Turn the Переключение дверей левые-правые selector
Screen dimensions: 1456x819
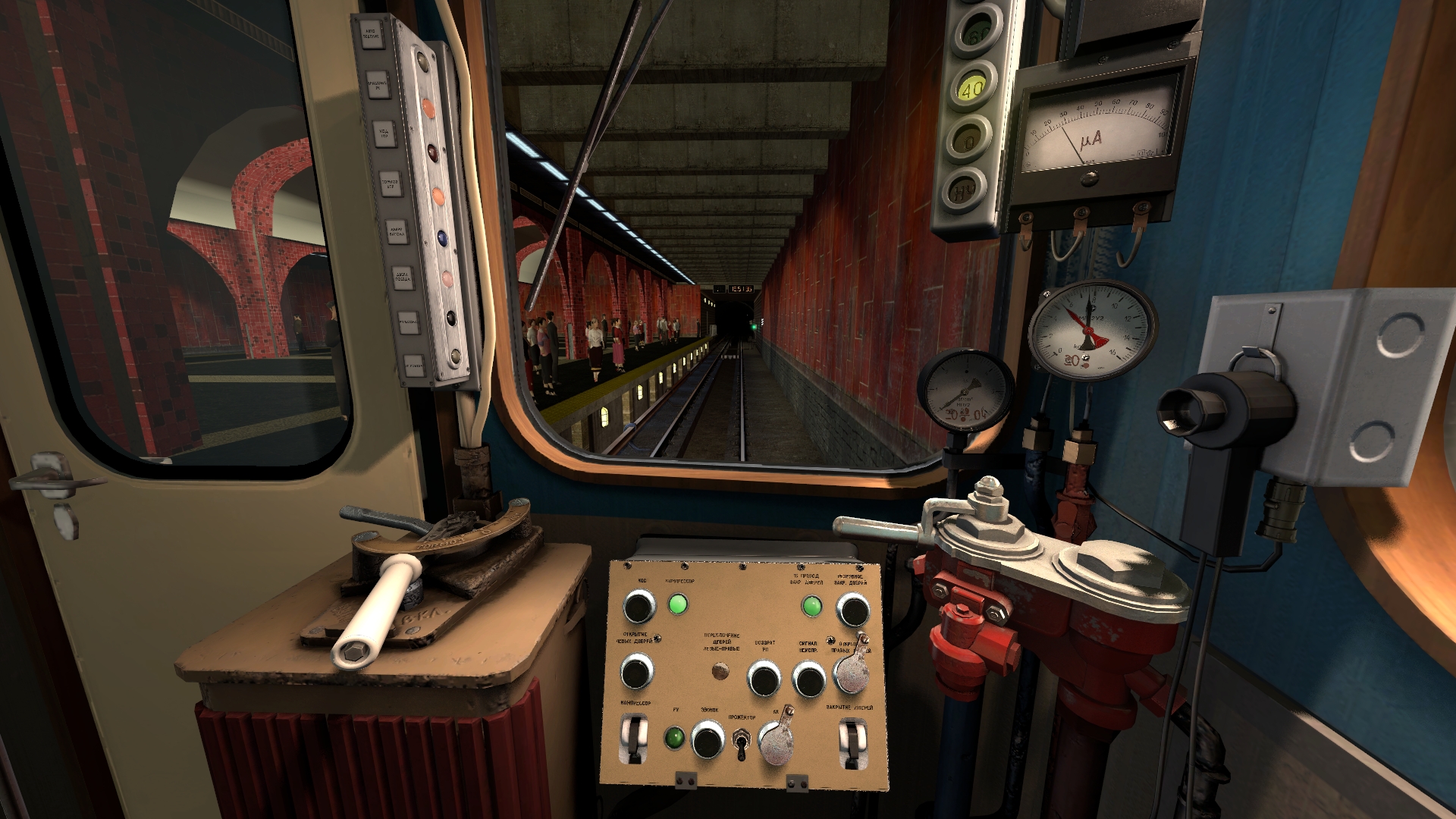click(x=720, y=671)
